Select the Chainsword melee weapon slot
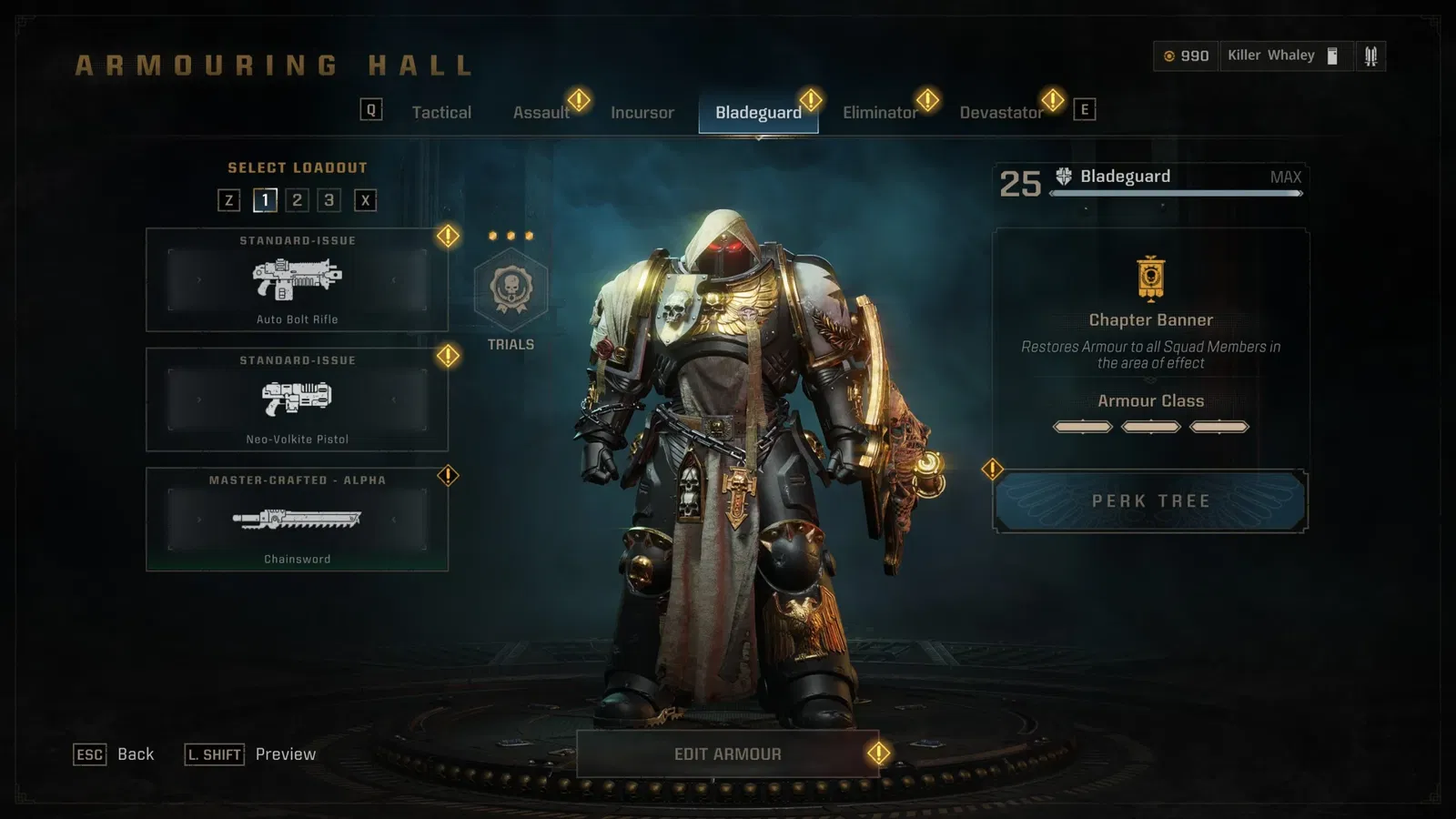Image resolution: width=1456 pixels, height=819 pixels. click(x=297, y=520)
